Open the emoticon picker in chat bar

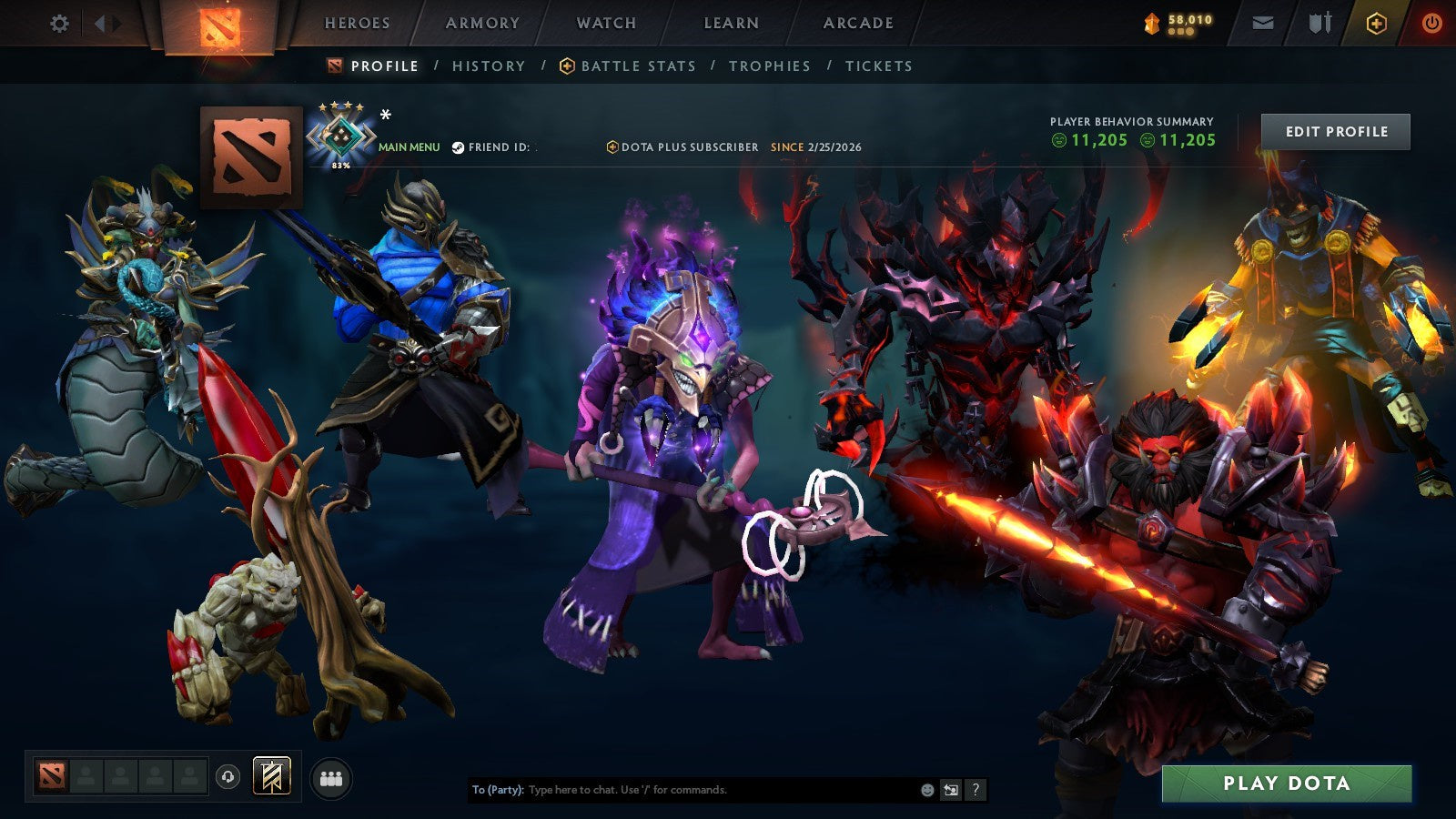click(x=926, y=789)
